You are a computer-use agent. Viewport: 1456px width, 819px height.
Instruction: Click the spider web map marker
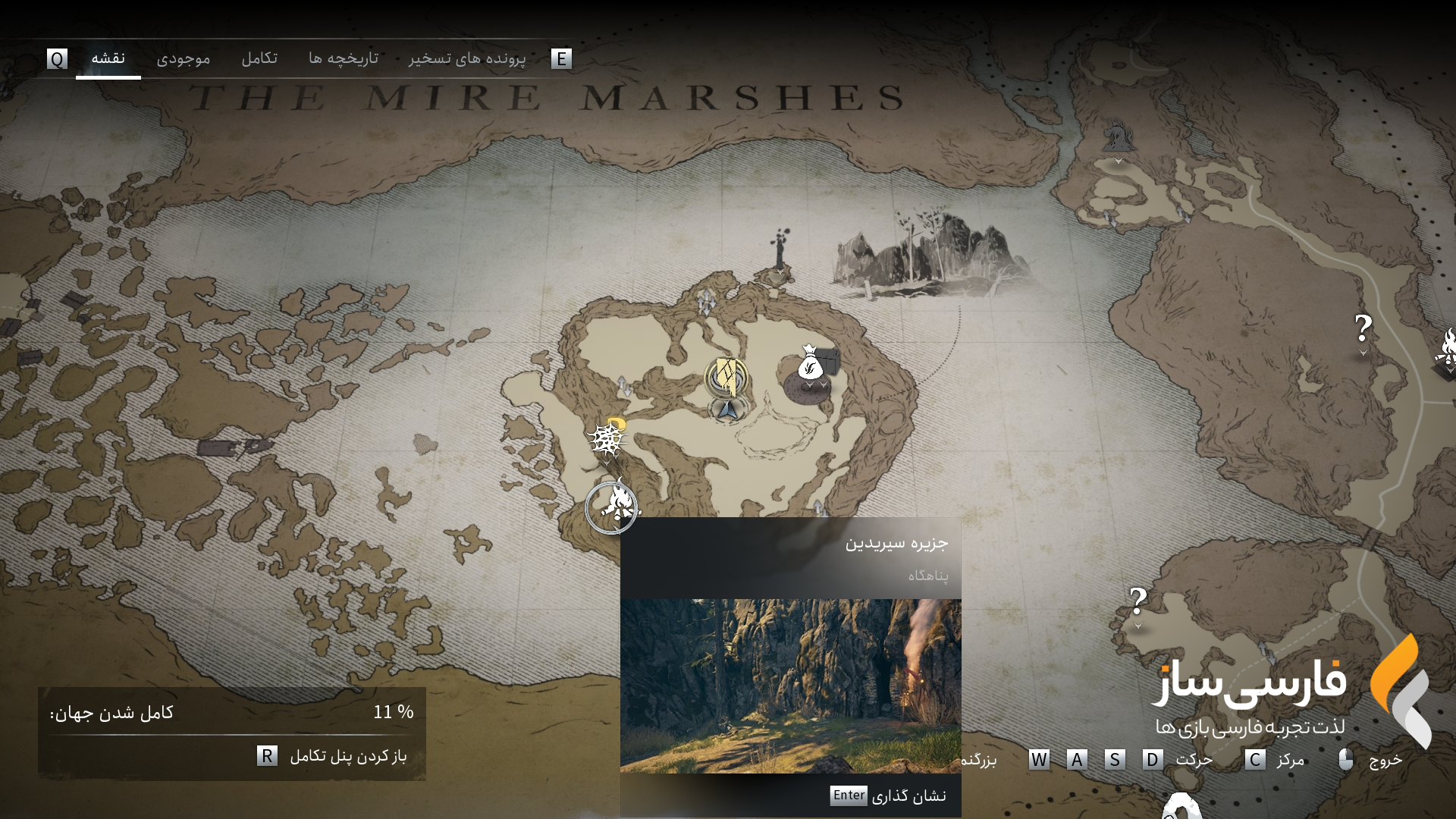605,438
